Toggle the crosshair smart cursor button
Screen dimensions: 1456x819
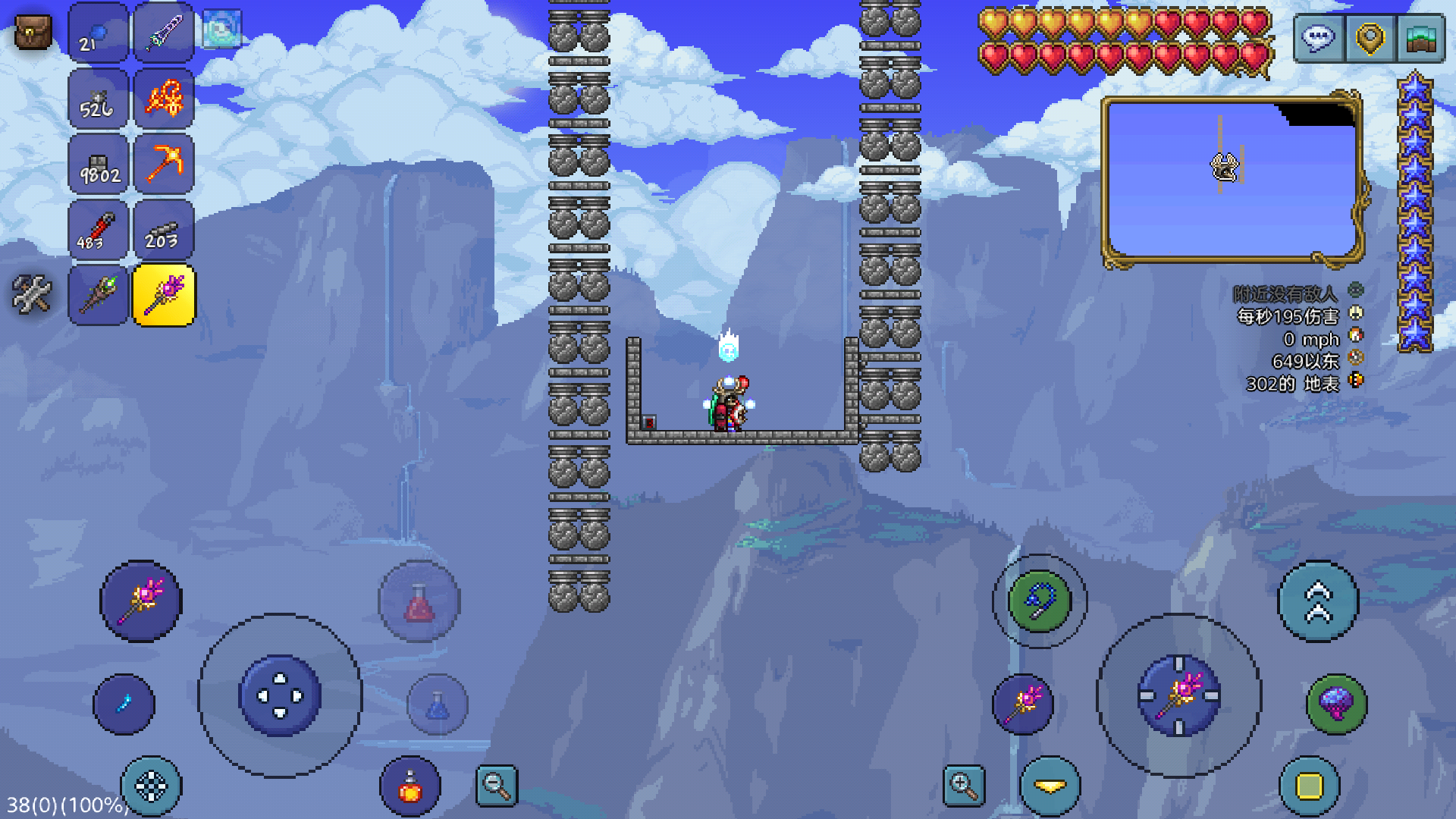coord(151,786)
